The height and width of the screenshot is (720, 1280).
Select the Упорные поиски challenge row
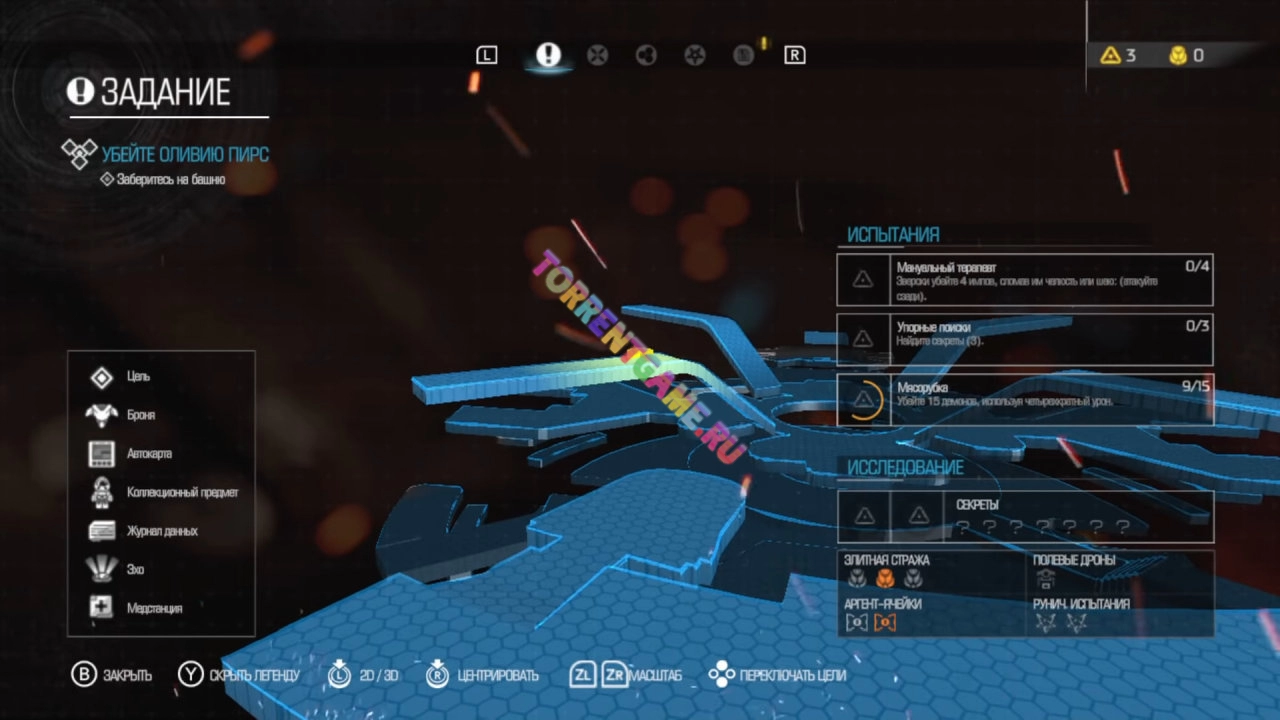(x=1025, y=339)
